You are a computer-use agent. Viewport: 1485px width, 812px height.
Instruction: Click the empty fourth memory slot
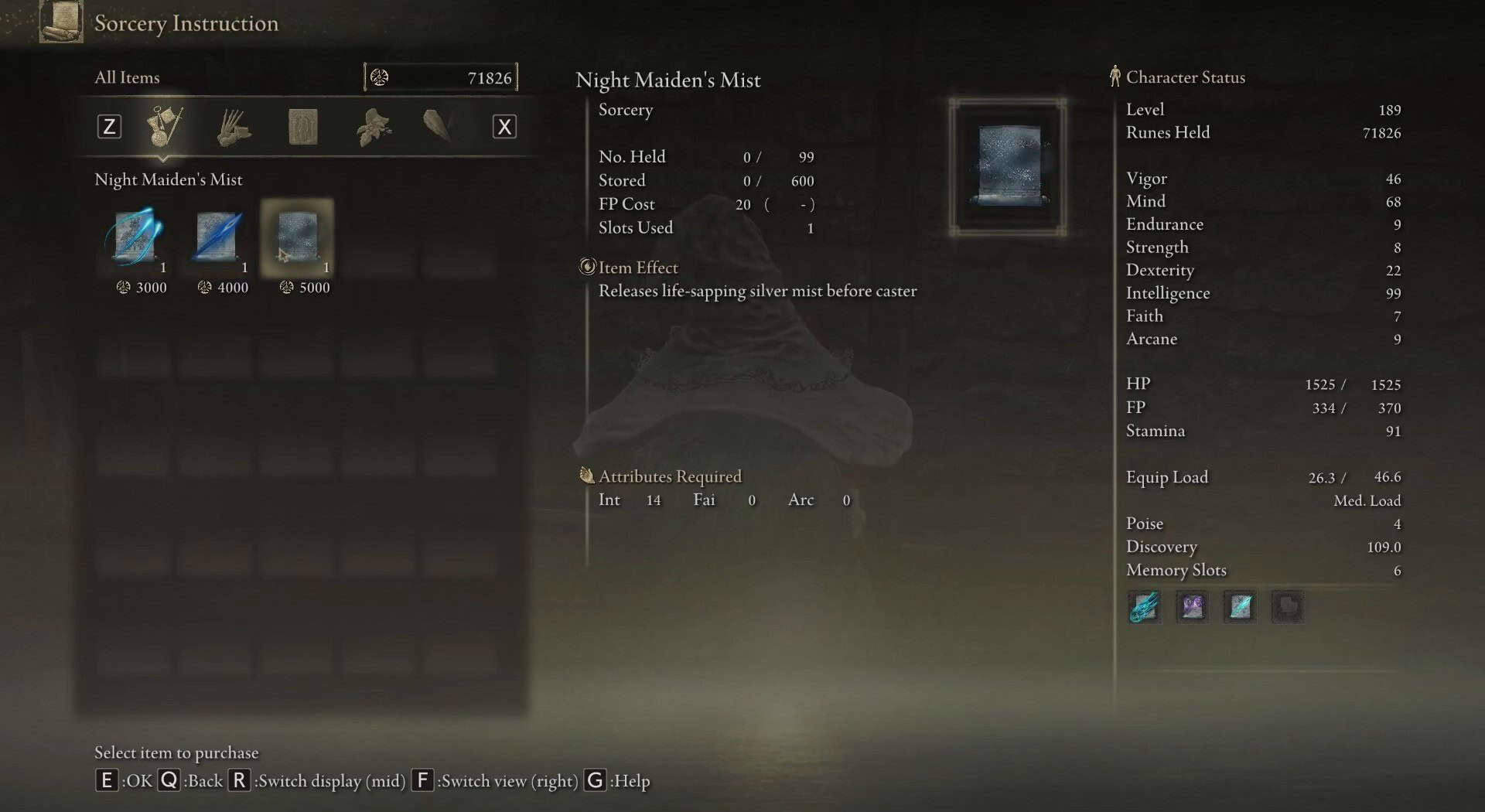point(1288,607)
